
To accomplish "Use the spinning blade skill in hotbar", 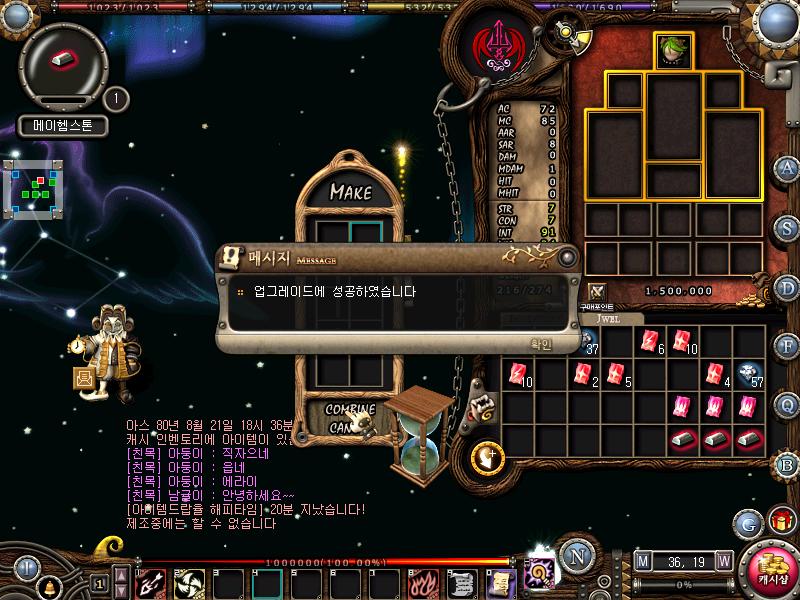I will (x=188, y=581).
